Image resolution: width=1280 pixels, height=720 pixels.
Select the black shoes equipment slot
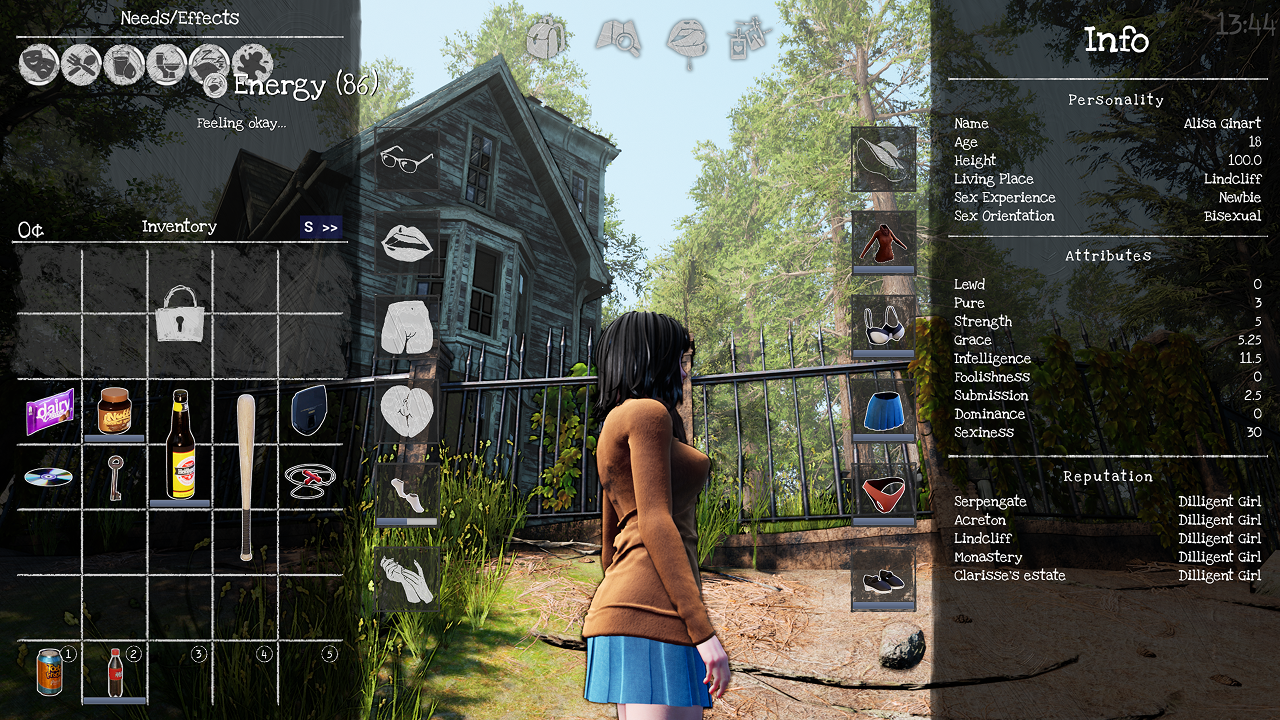coord(883,579)
